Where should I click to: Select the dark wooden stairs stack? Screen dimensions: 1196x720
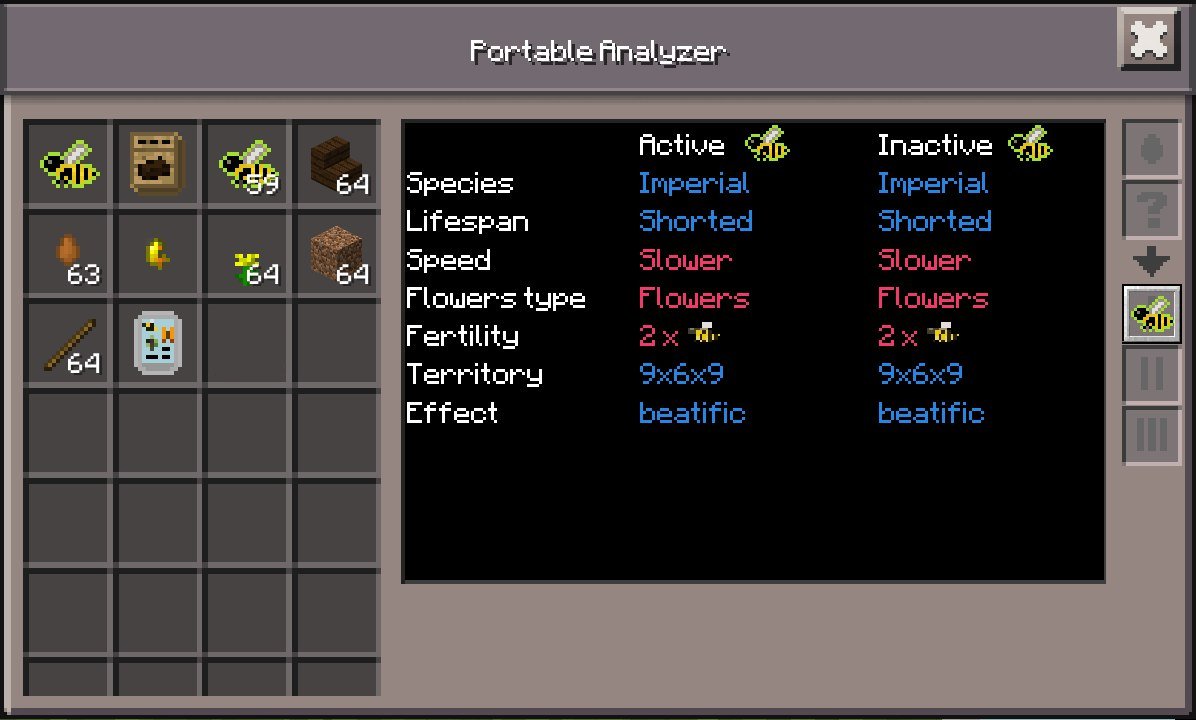[337, 163]
